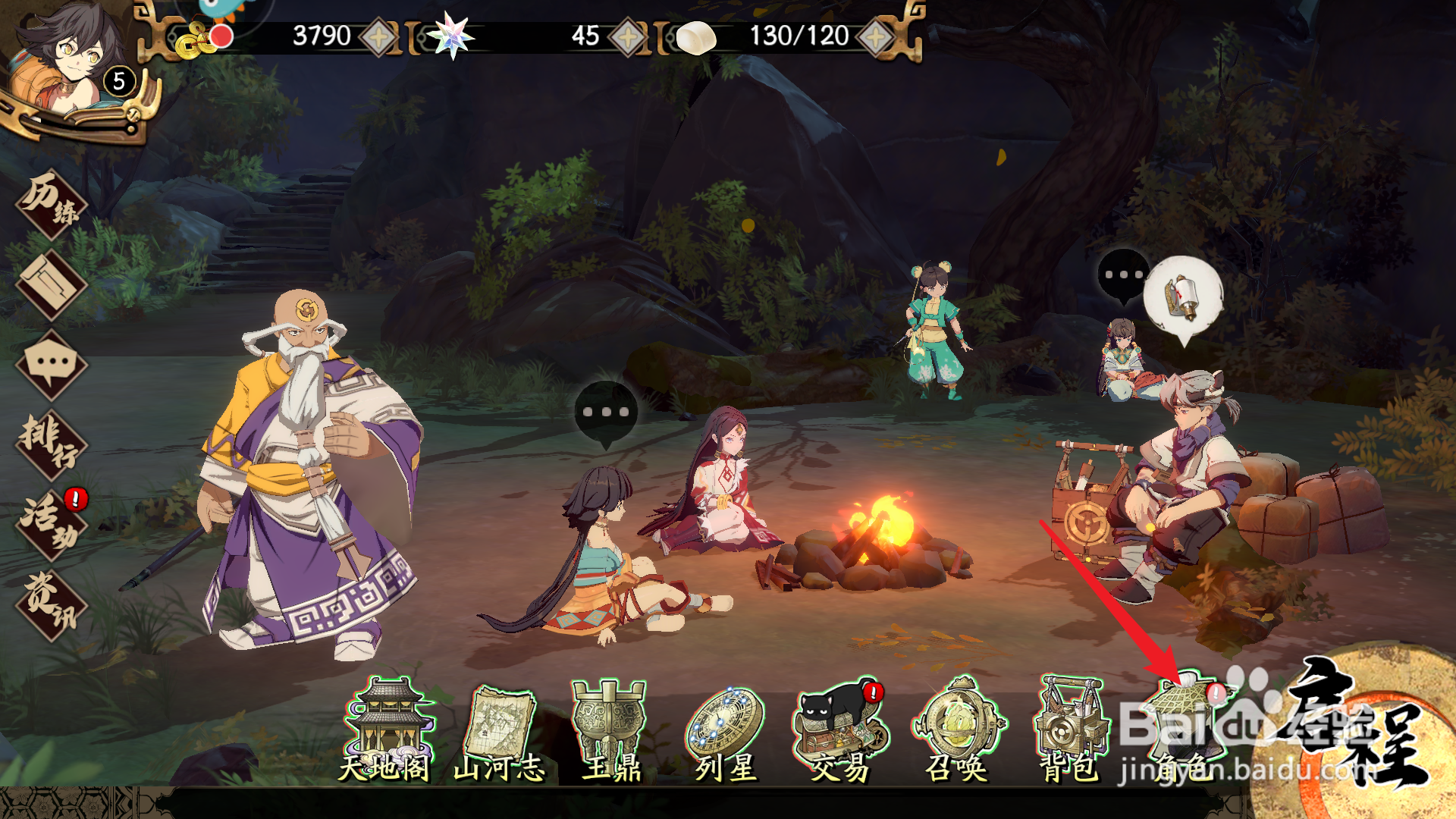Buy crystals using the plus beside 45
The image size is (1456, 819).
(x=628, y=36)
